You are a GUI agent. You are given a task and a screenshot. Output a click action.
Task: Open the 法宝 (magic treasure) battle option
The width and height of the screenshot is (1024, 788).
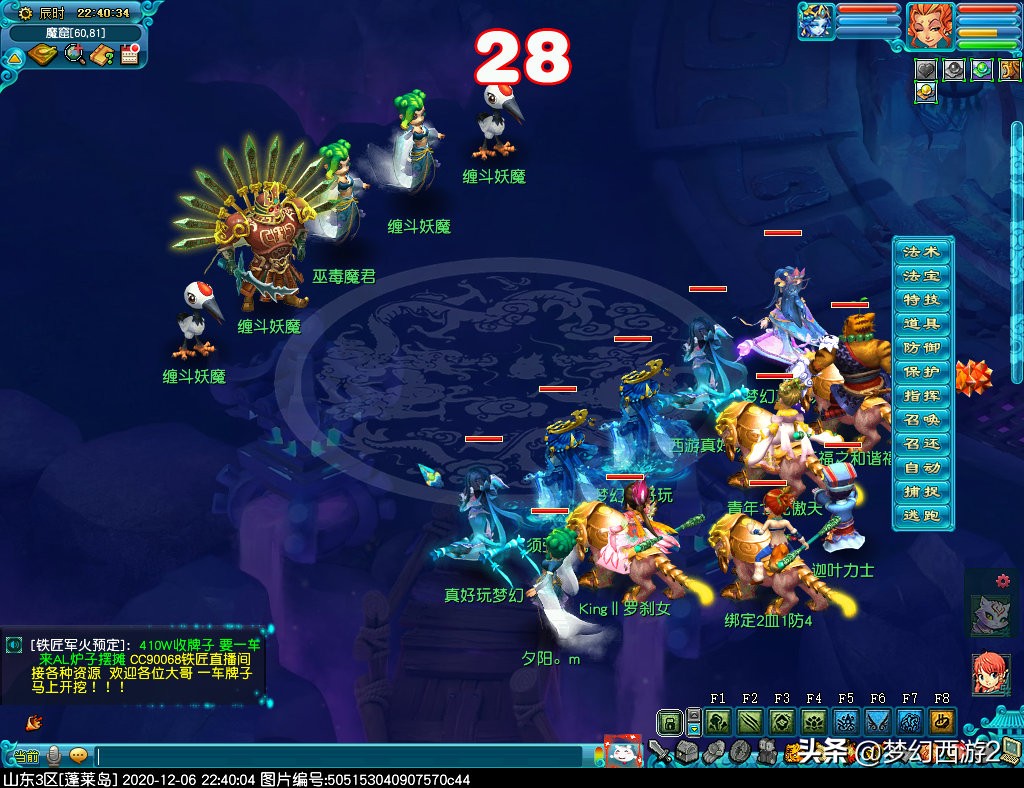click(x=921, y=275)
